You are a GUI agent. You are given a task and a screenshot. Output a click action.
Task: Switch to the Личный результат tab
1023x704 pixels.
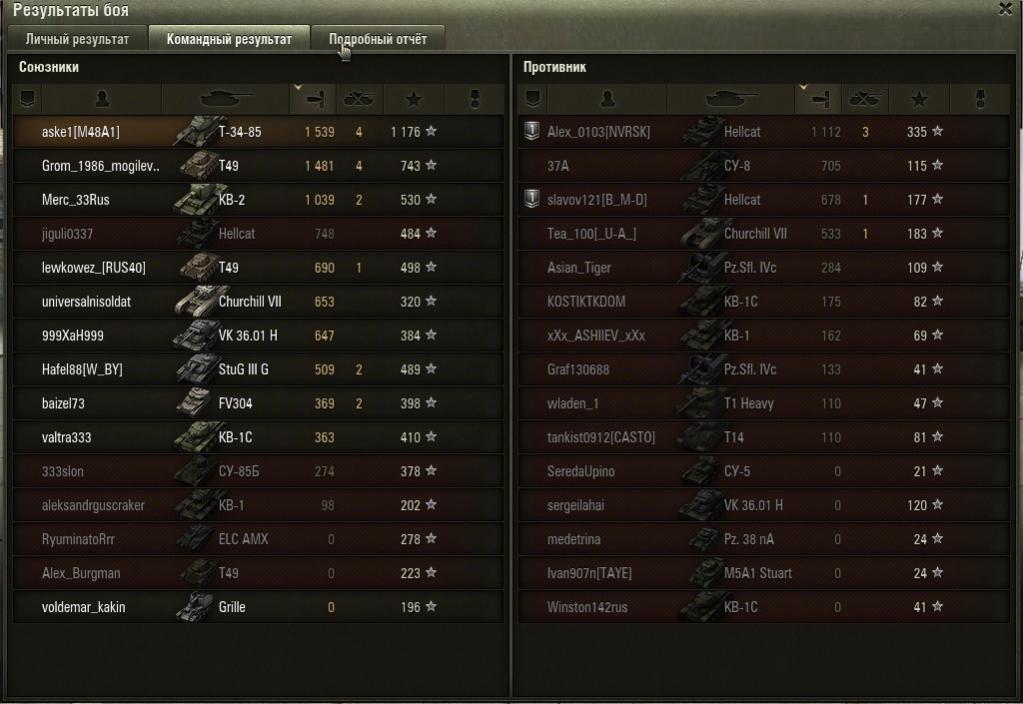click(77, 40)
